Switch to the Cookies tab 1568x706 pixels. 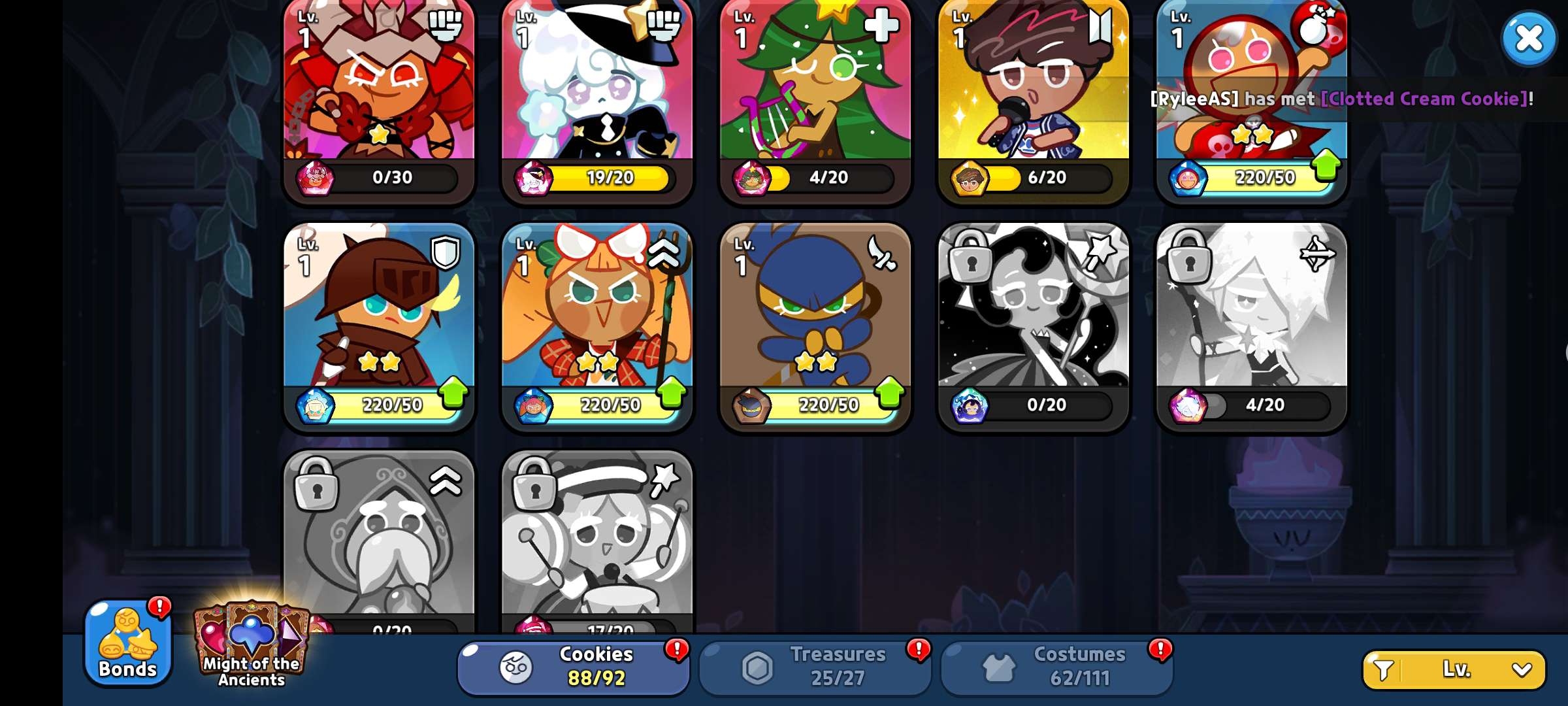(574, 667)
